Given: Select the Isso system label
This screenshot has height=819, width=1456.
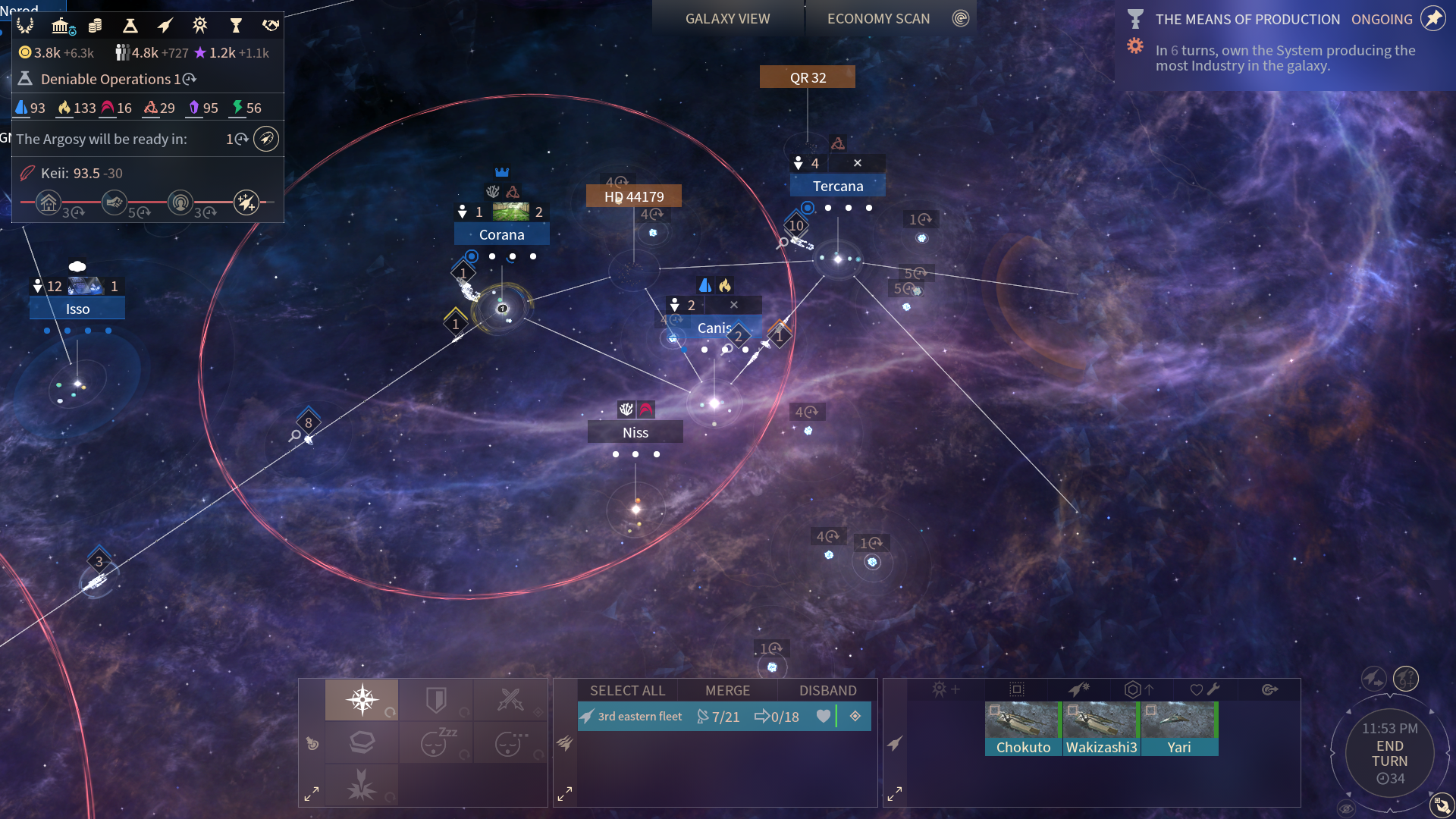Looking at the screenshot, I should pos(77,309).
